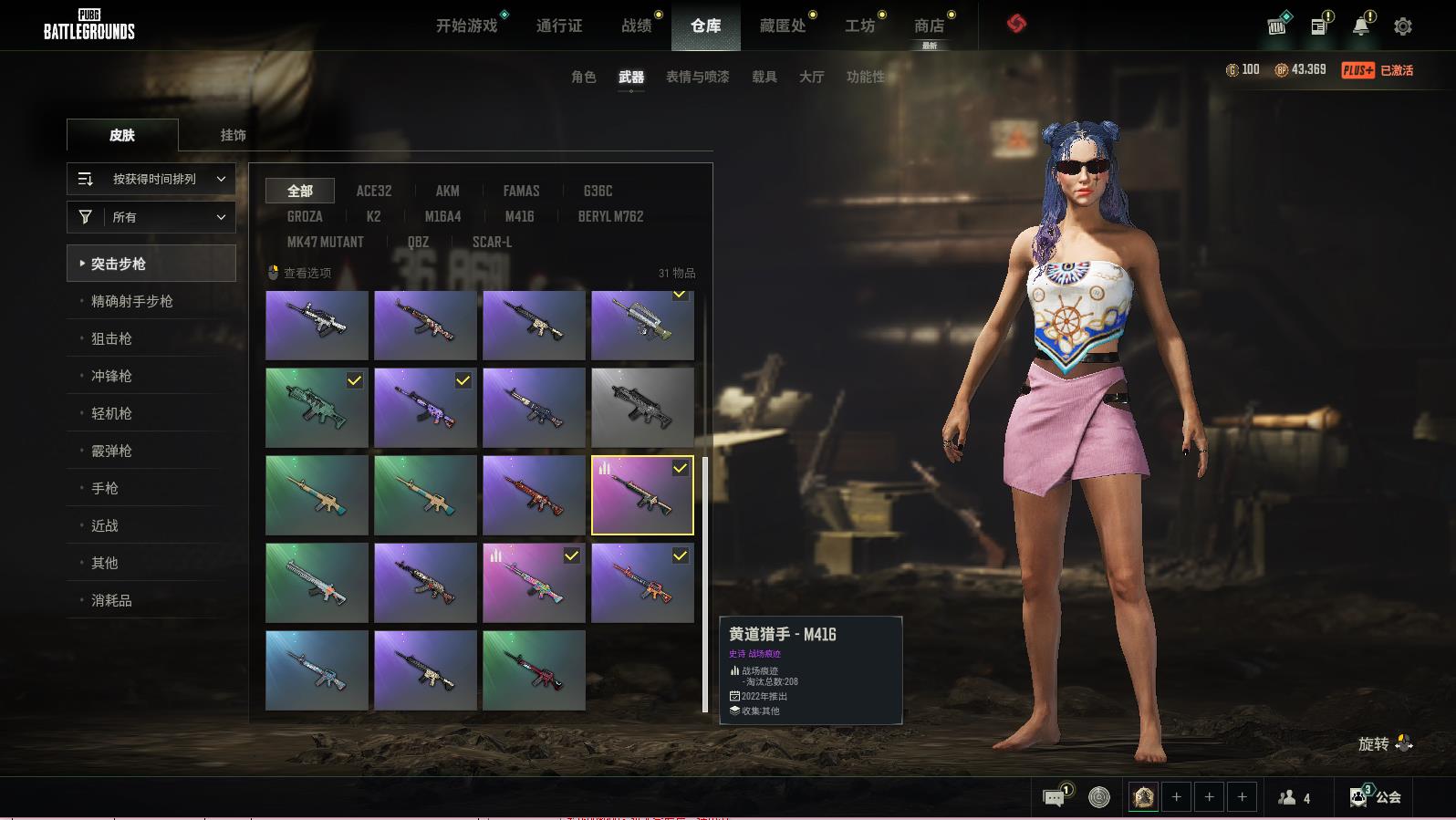Image resolution: width=1456 pixels, height=820 pixels.
Task: Open the 工坊 workshop tab
Action: (x=859, y=26)
